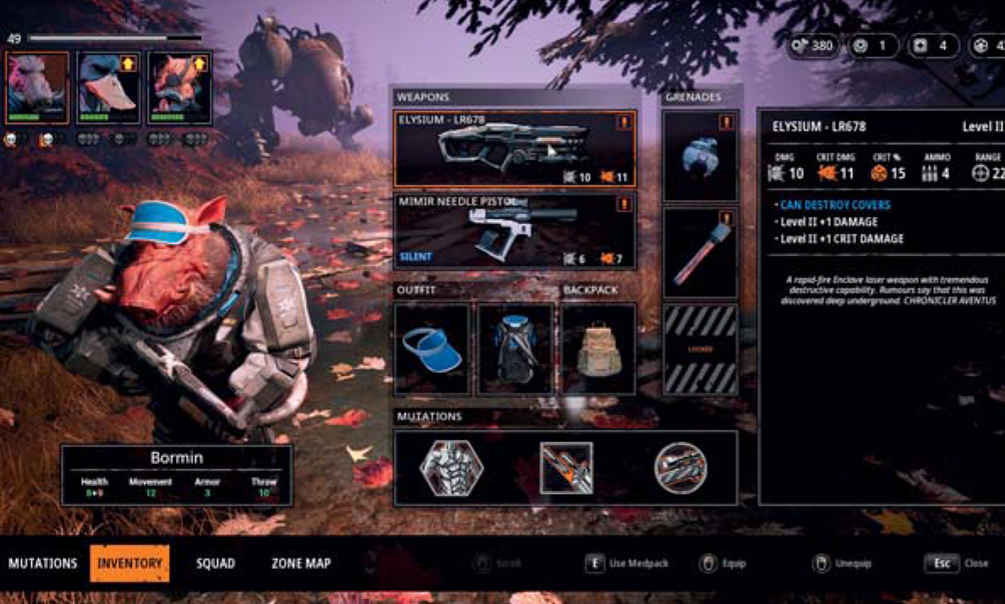
Task: Pick the circular mutation icon
Action: pos(681,468)
